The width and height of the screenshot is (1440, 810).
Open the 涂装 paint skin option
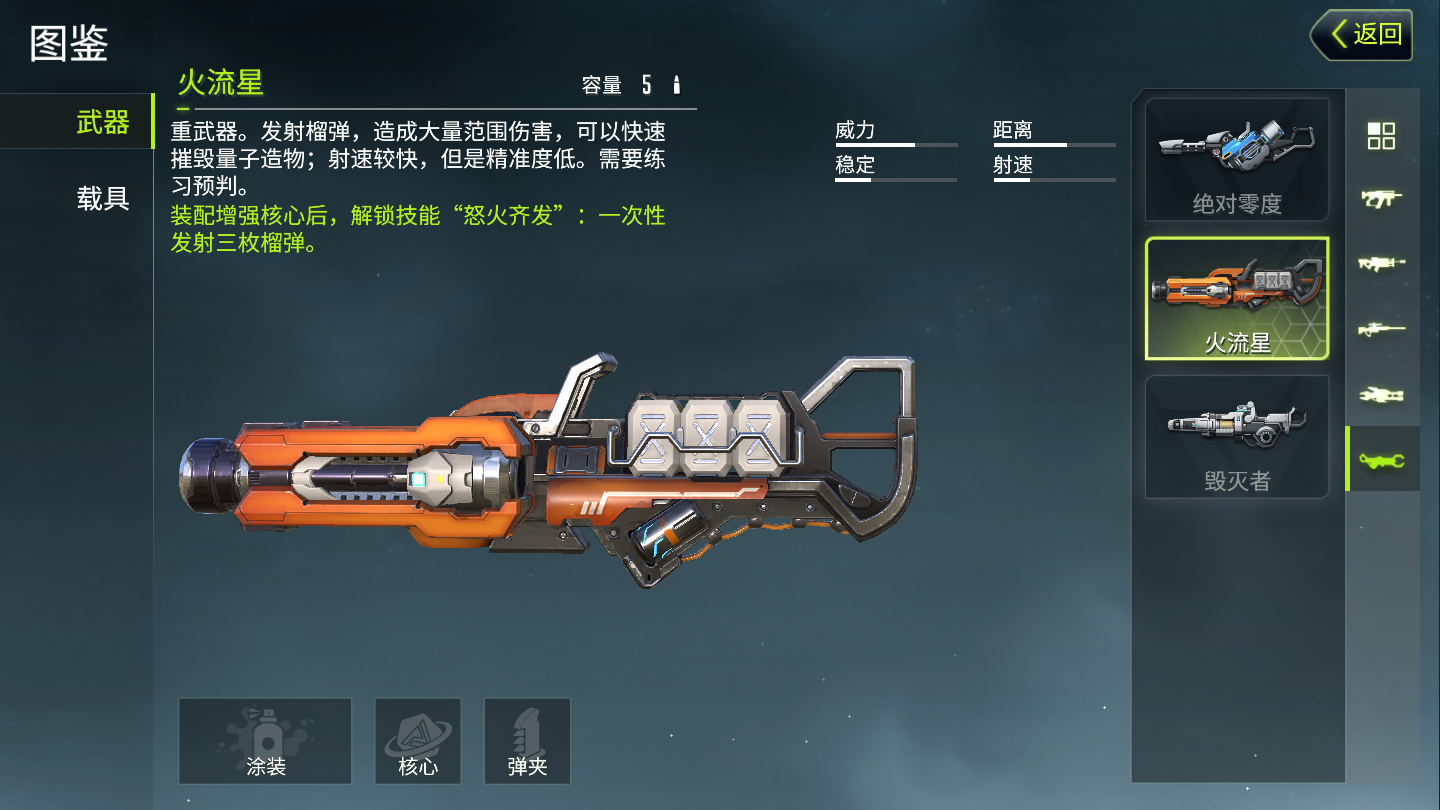[265, 741]
